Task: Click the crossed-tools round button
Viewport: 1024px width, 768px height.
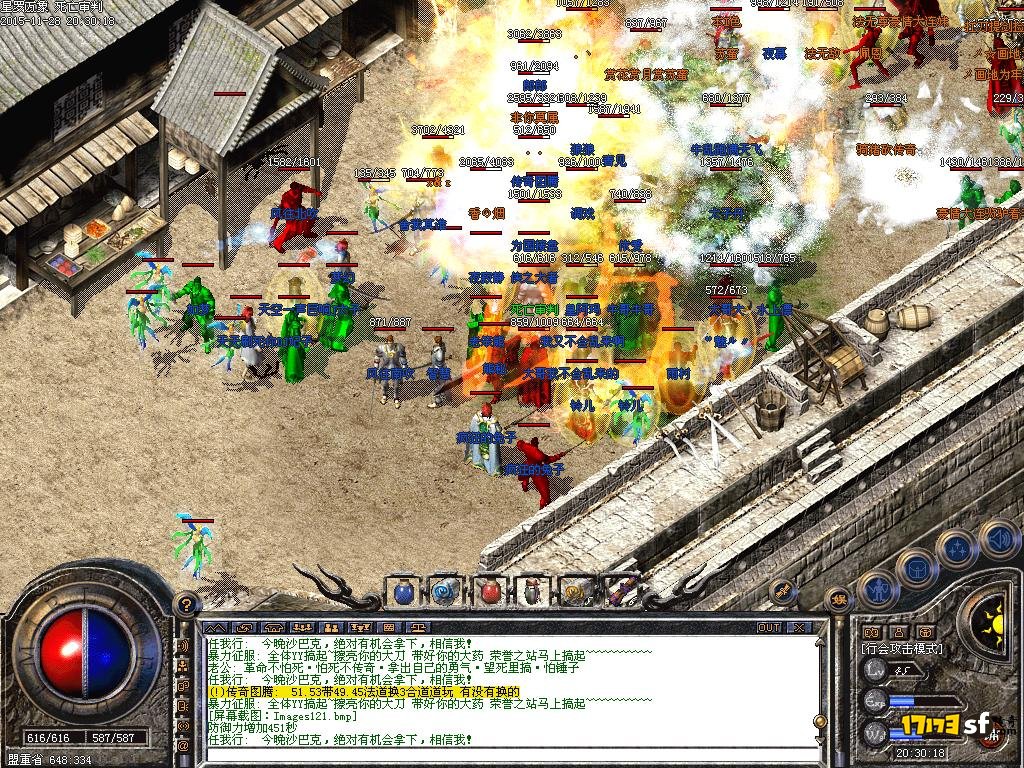Action: (x=783, y=591)
